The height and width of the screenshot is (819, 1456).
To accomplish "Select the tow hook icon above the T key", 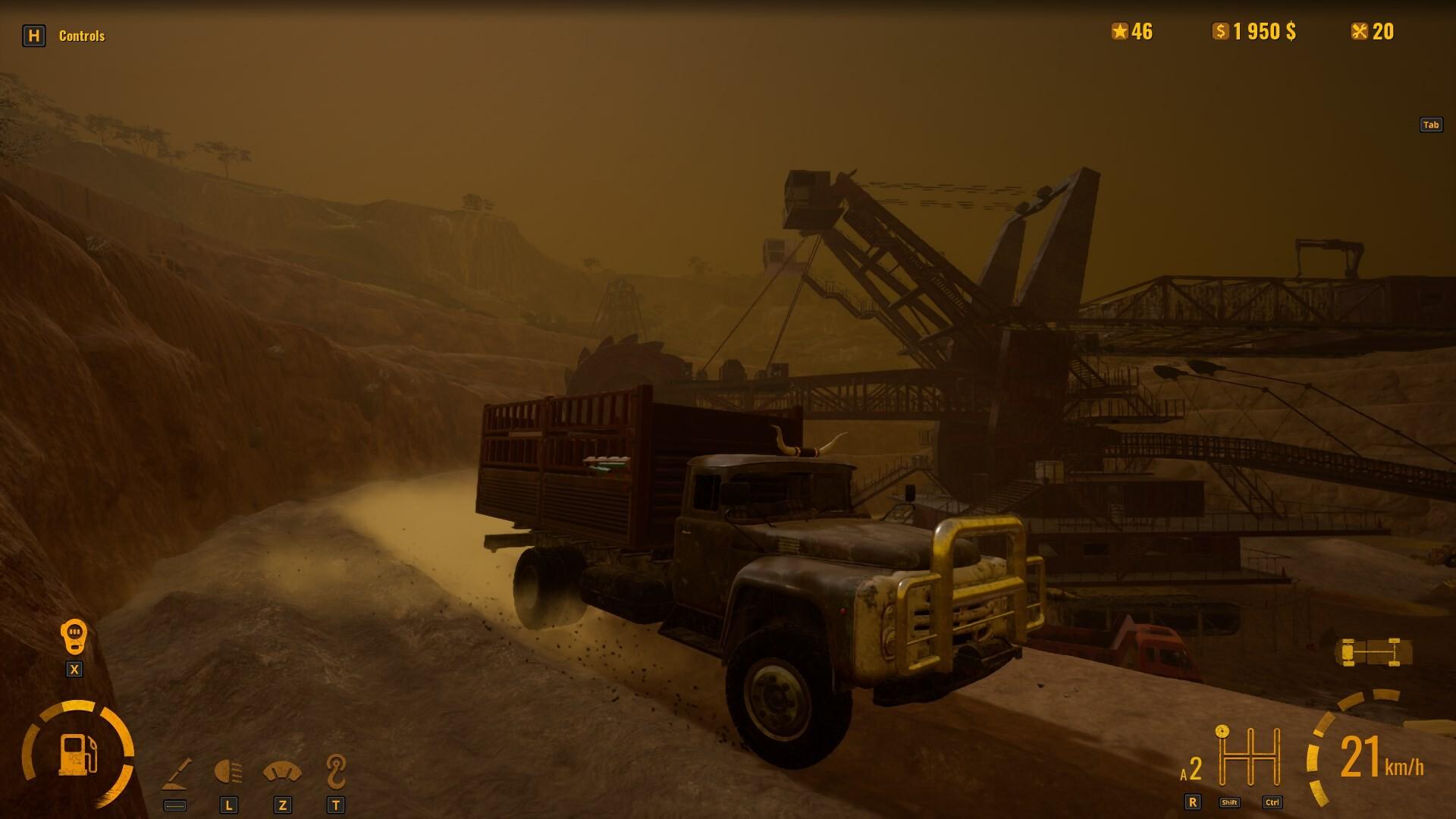I will click(334, 770).
